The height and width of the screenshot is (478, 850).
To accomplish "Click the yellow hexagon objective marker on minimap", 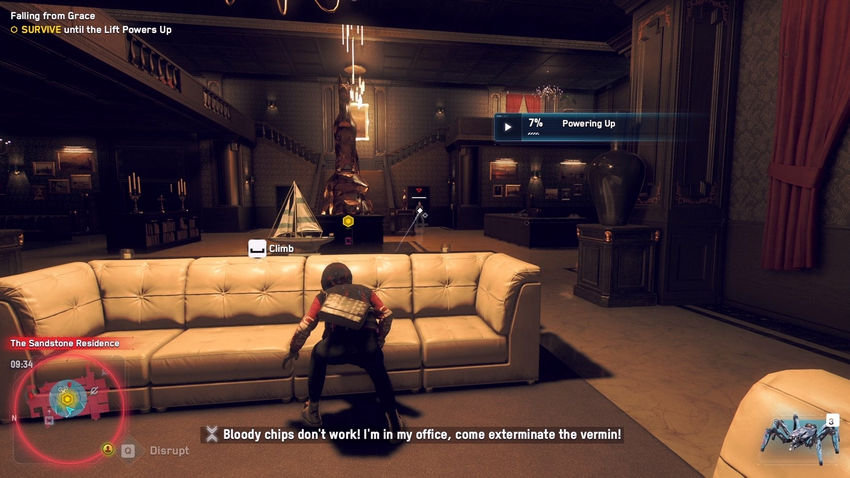I will click(67, 400).
